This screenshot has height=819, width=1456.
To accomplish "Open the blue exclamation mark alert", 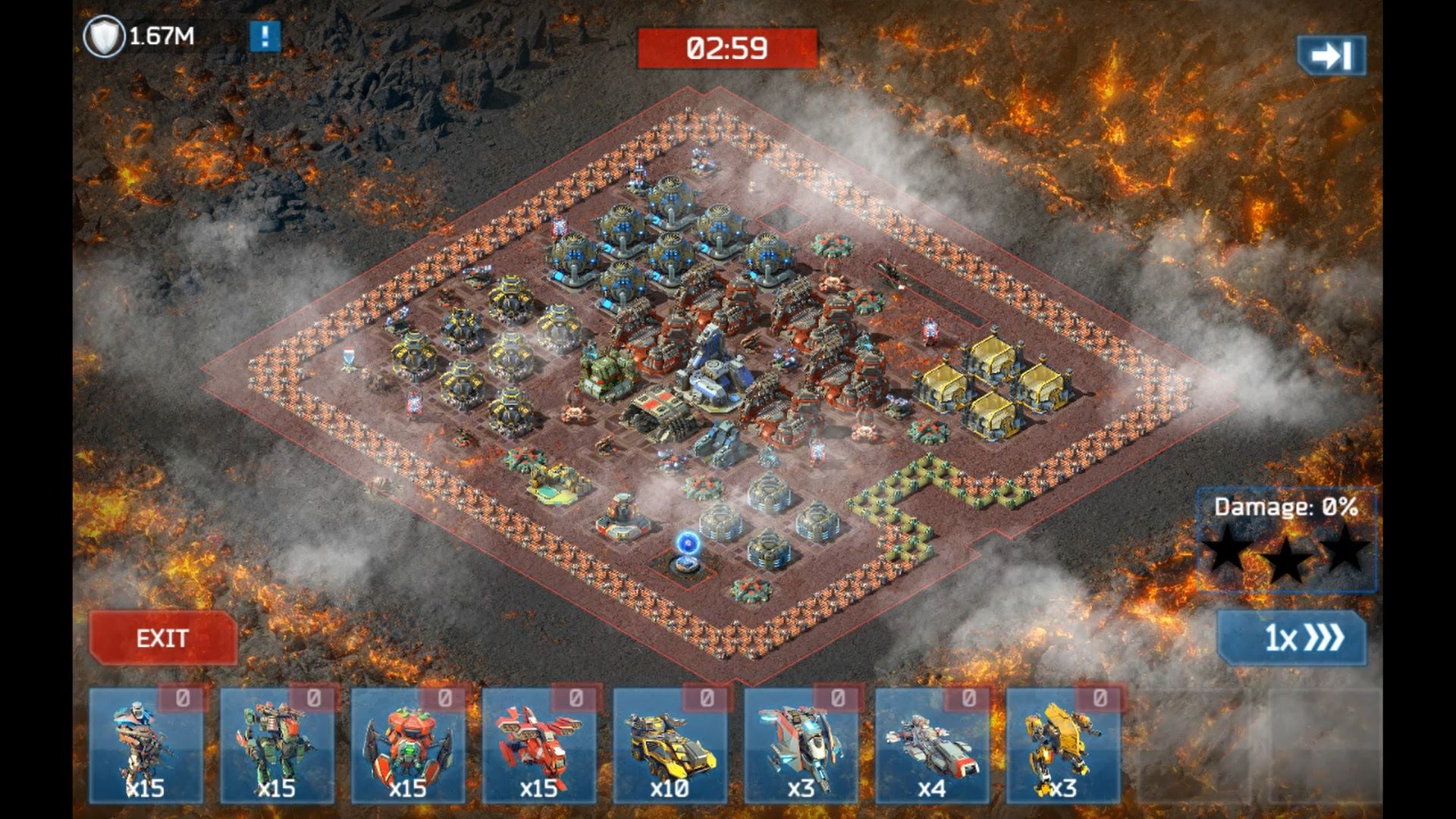I will tap(265, 36).
